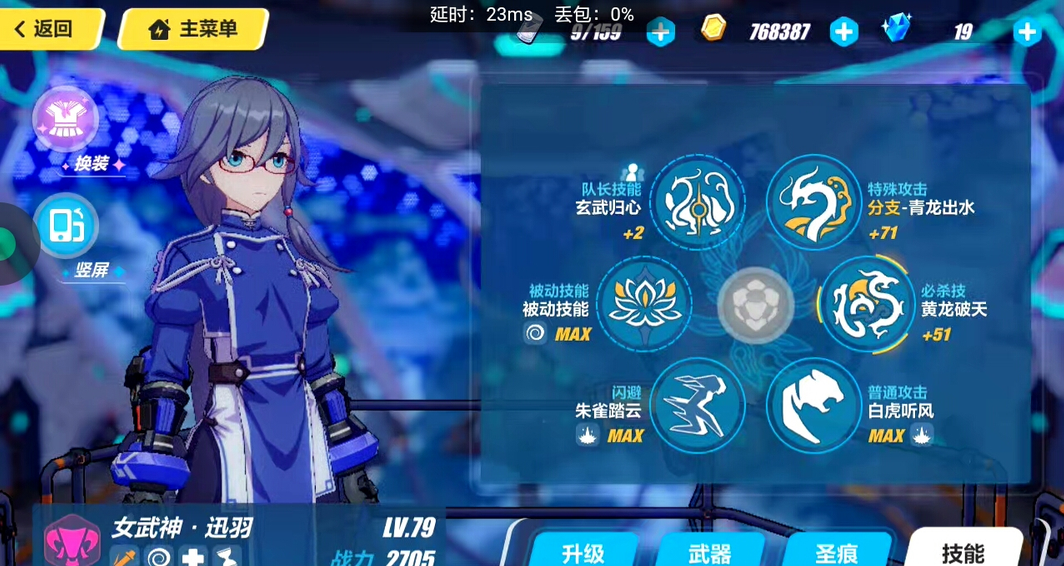Open the lotus passive skill icon
Image resolution: width=1064 pixels, height=566 pixels.
click(644, 304)
